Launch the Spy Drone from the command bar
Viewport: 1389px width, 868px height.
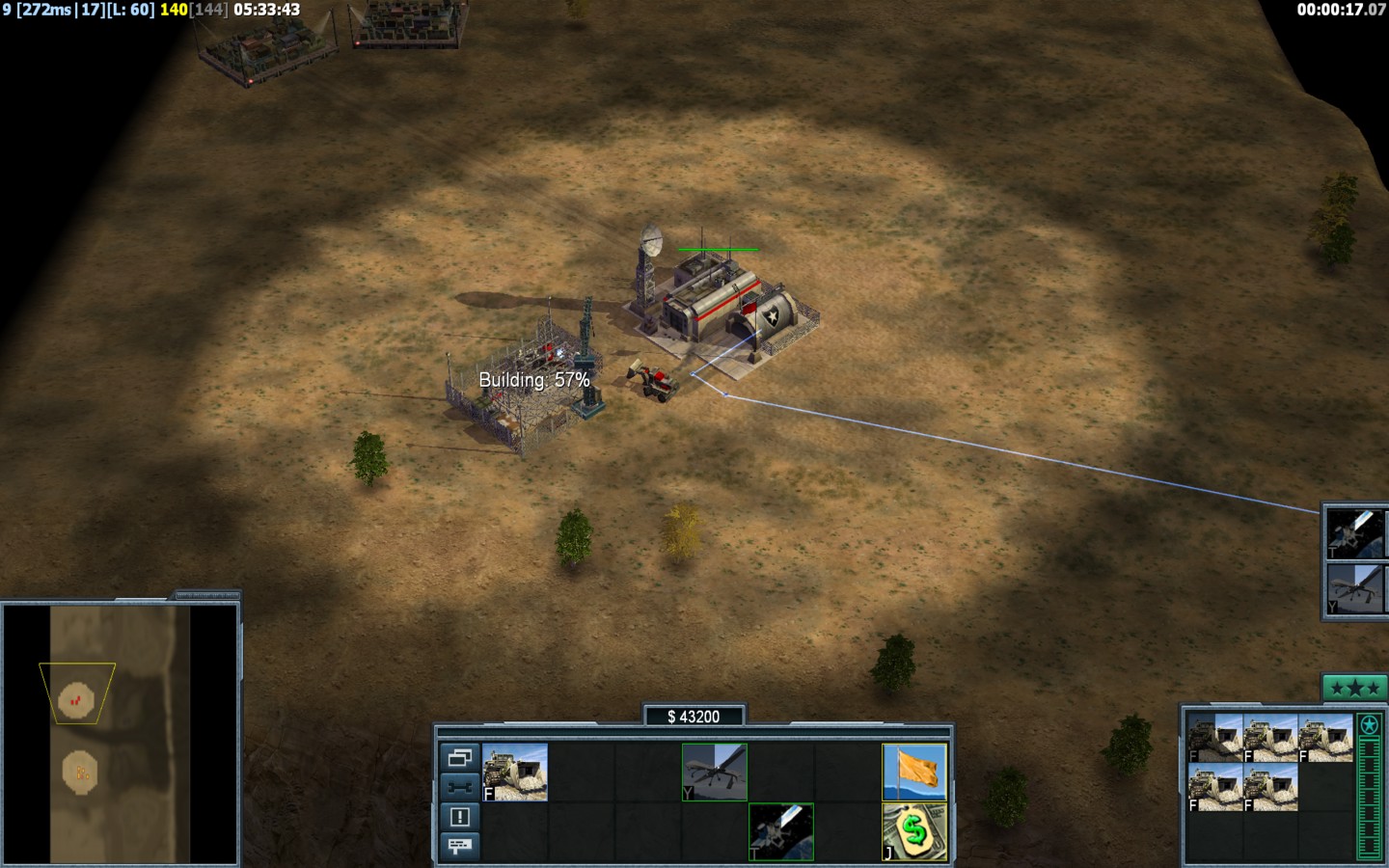(x=715, y=772)
